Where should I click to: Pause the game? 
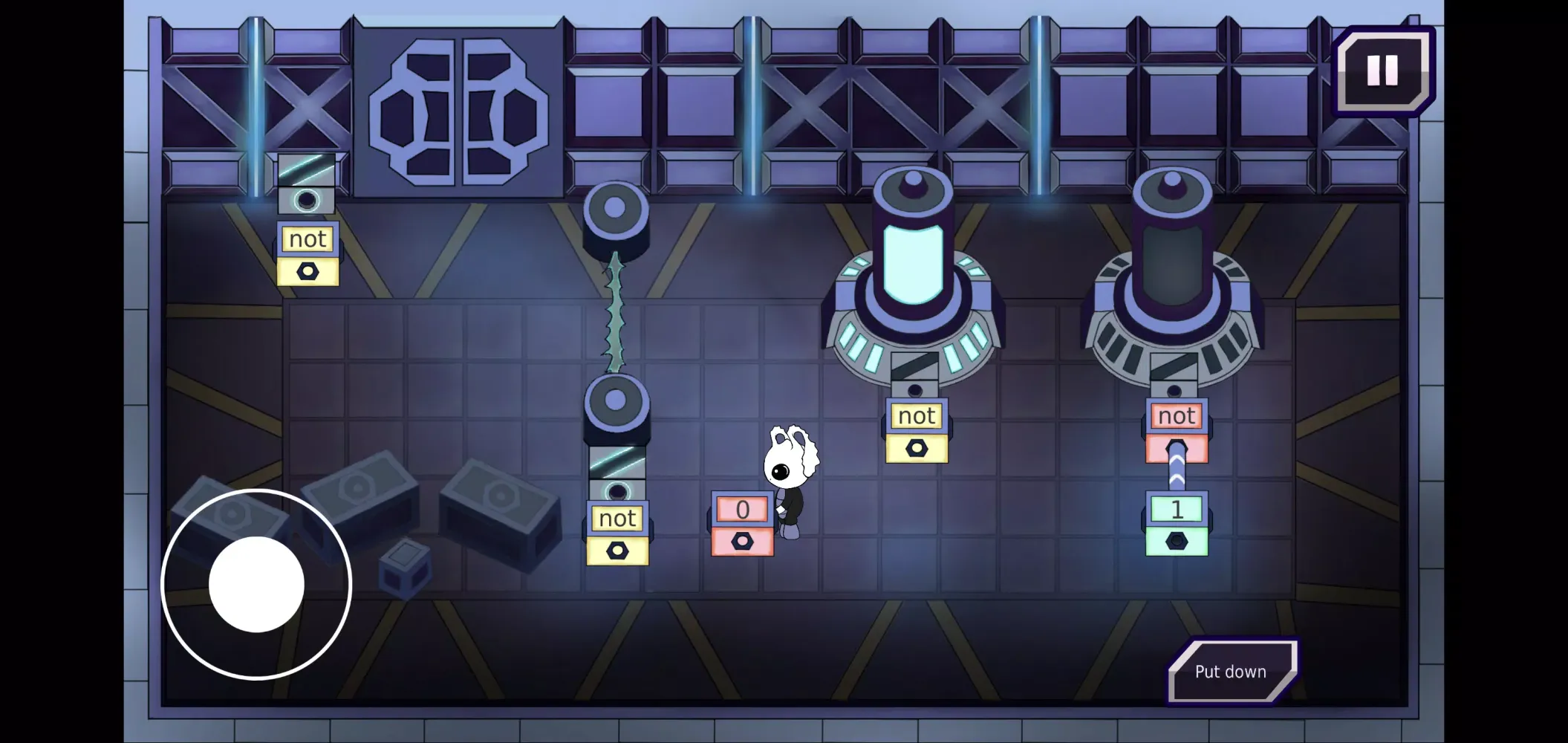[1382, 71]
